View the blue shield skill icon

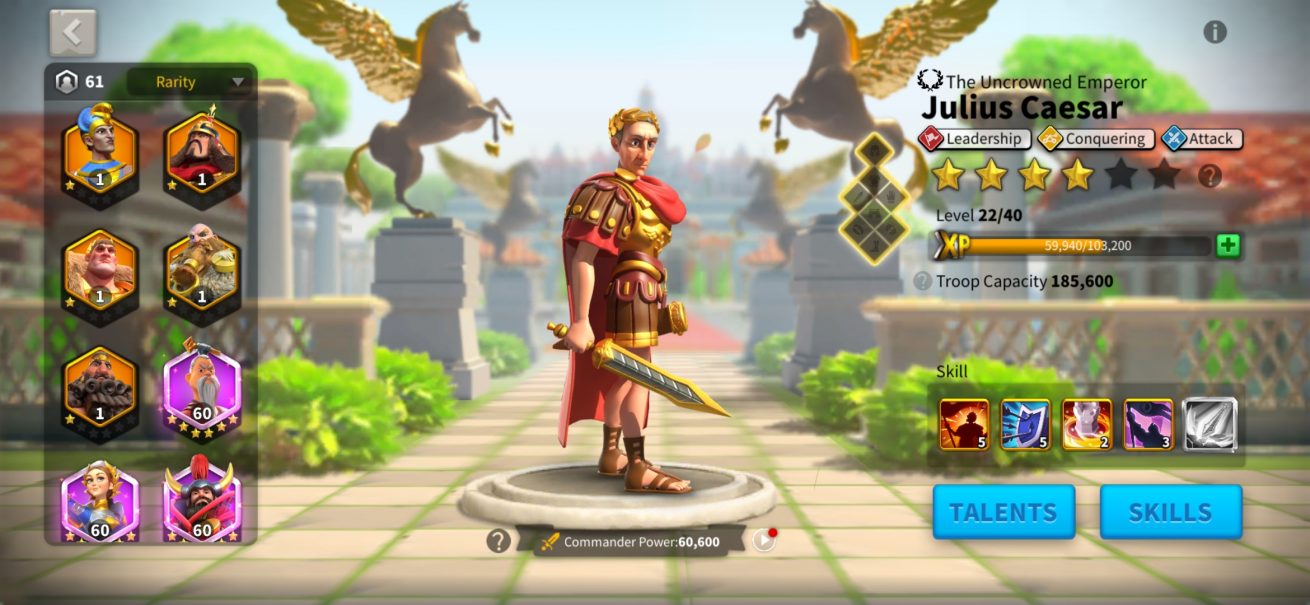click(x=1025, y=425)
